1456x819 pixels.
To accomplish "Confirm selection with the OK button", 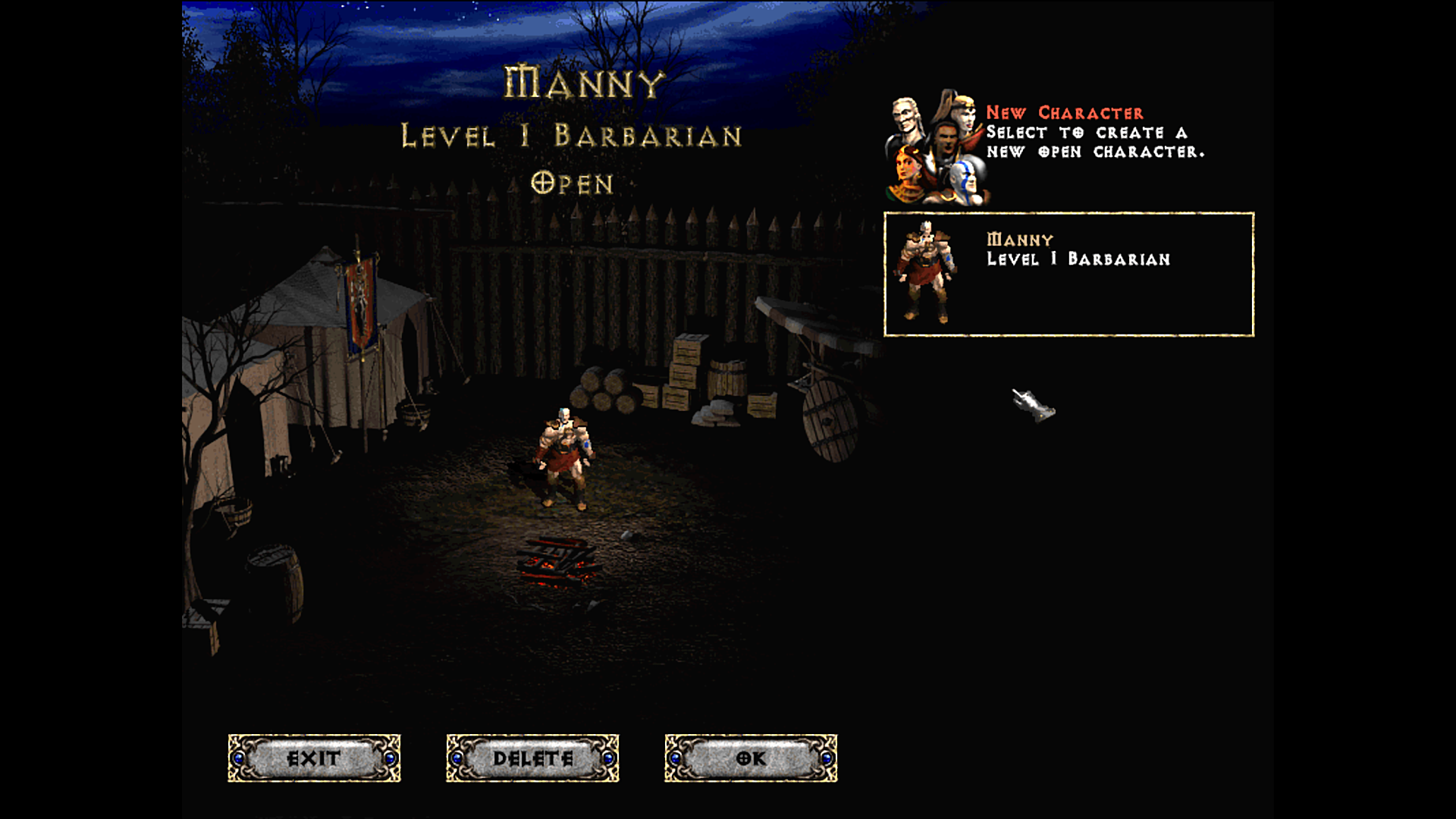I will pos(751,758).
